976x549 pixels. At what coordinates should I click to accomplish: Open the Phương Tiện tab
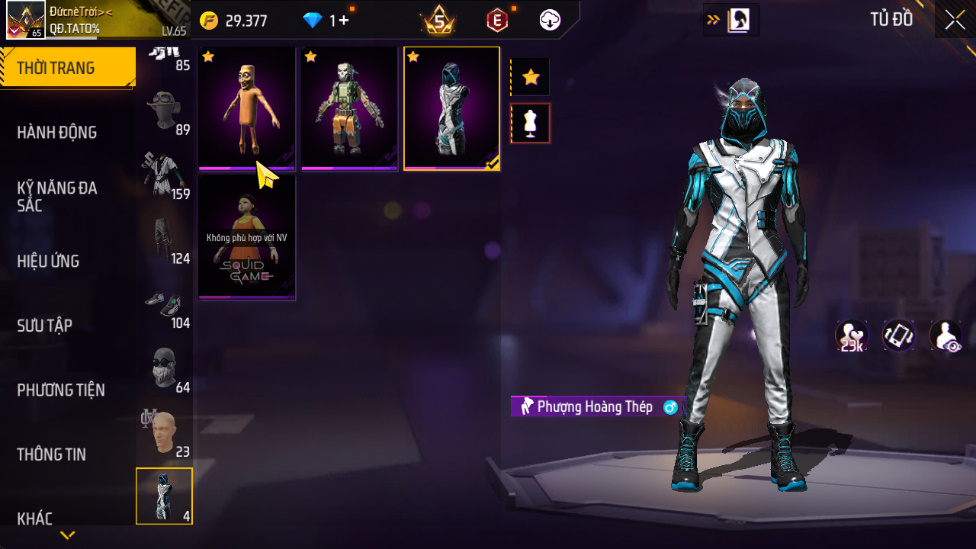click(61, 390)
